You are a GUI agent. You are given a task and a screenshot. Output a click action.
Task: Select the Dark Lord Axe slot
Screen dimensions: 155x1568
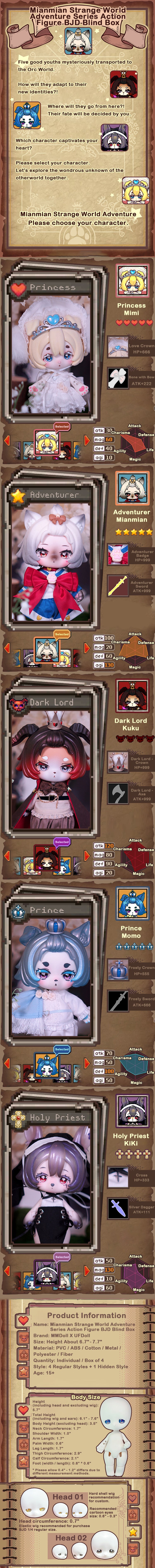[117, 793]
